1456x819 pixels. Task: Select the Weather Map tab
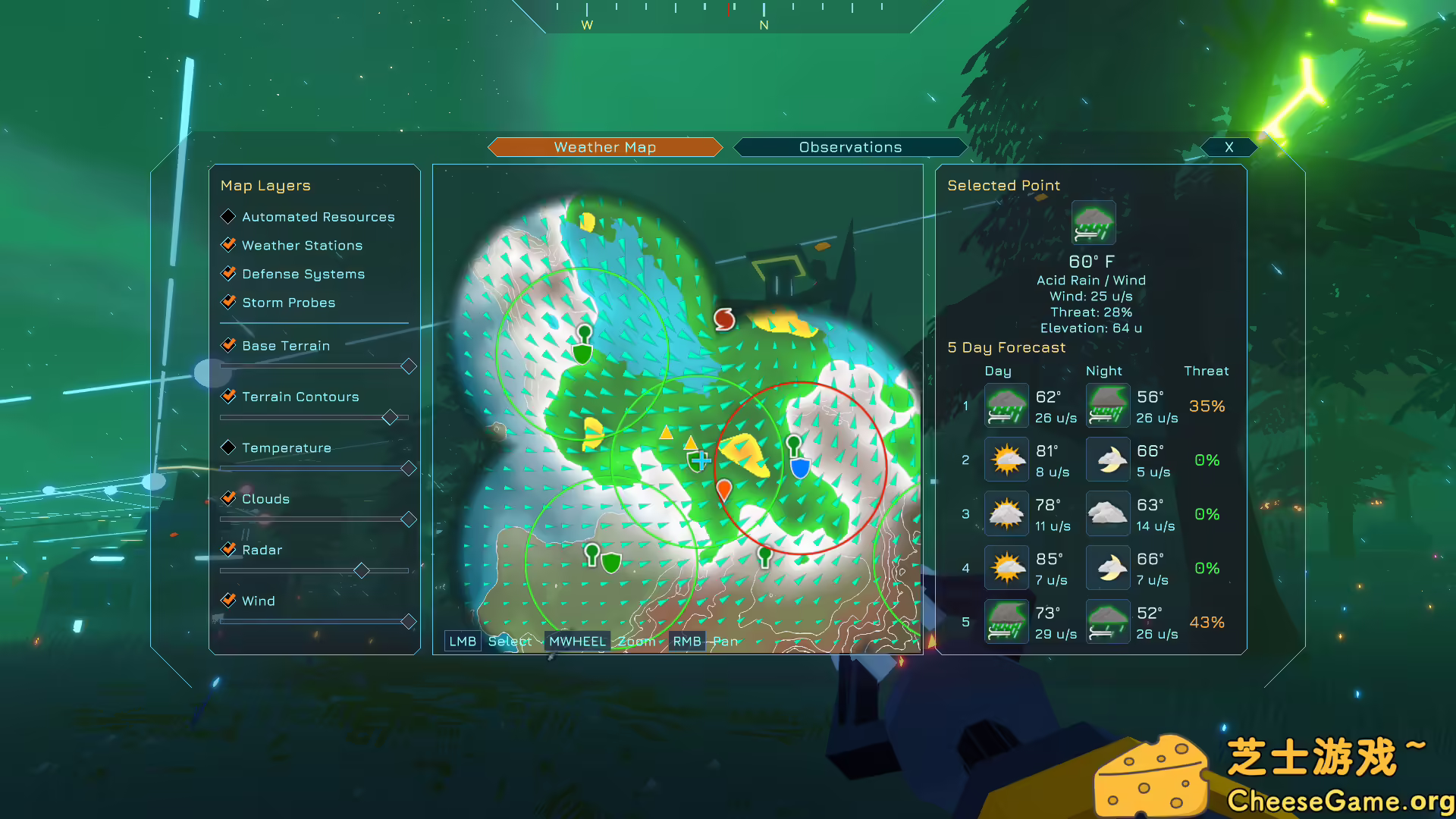[604, 146]
